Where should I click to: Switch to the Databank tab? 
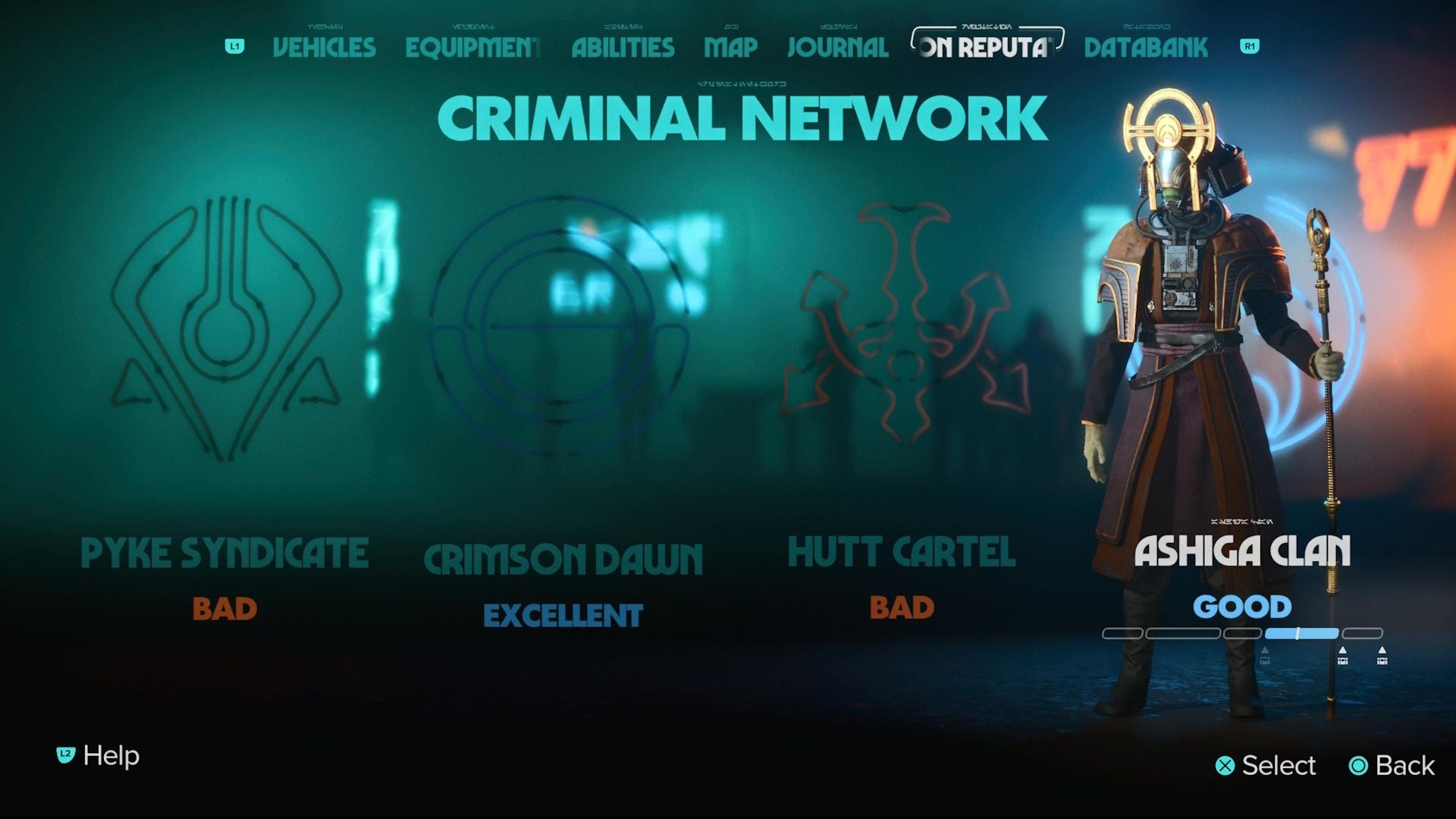pos(1146,47)
